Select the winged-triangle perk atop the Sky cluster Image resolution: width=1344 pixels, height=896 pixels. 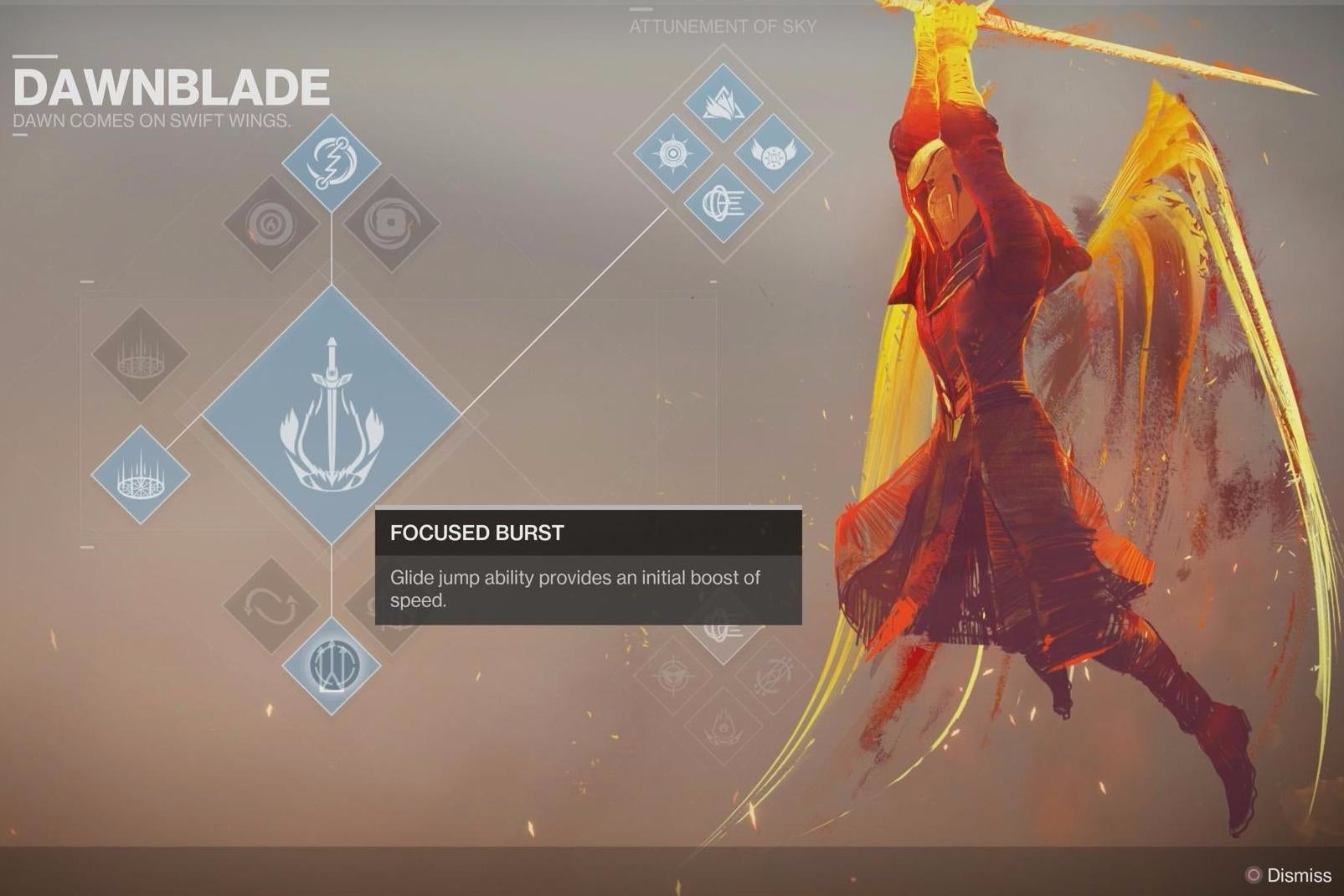[x=722, y=100]
